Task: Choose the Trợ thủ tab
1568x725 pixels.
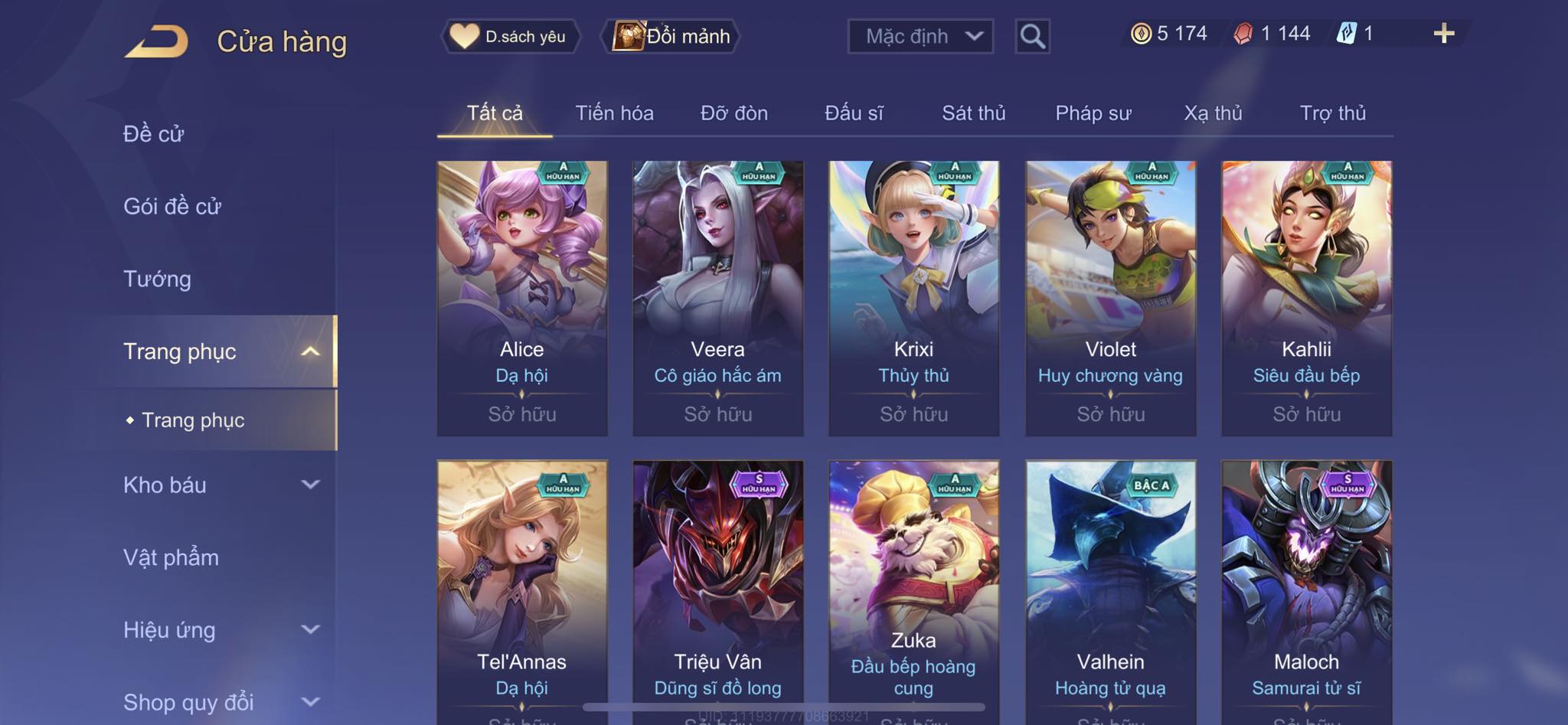Action: click(x=1332, y=113)
